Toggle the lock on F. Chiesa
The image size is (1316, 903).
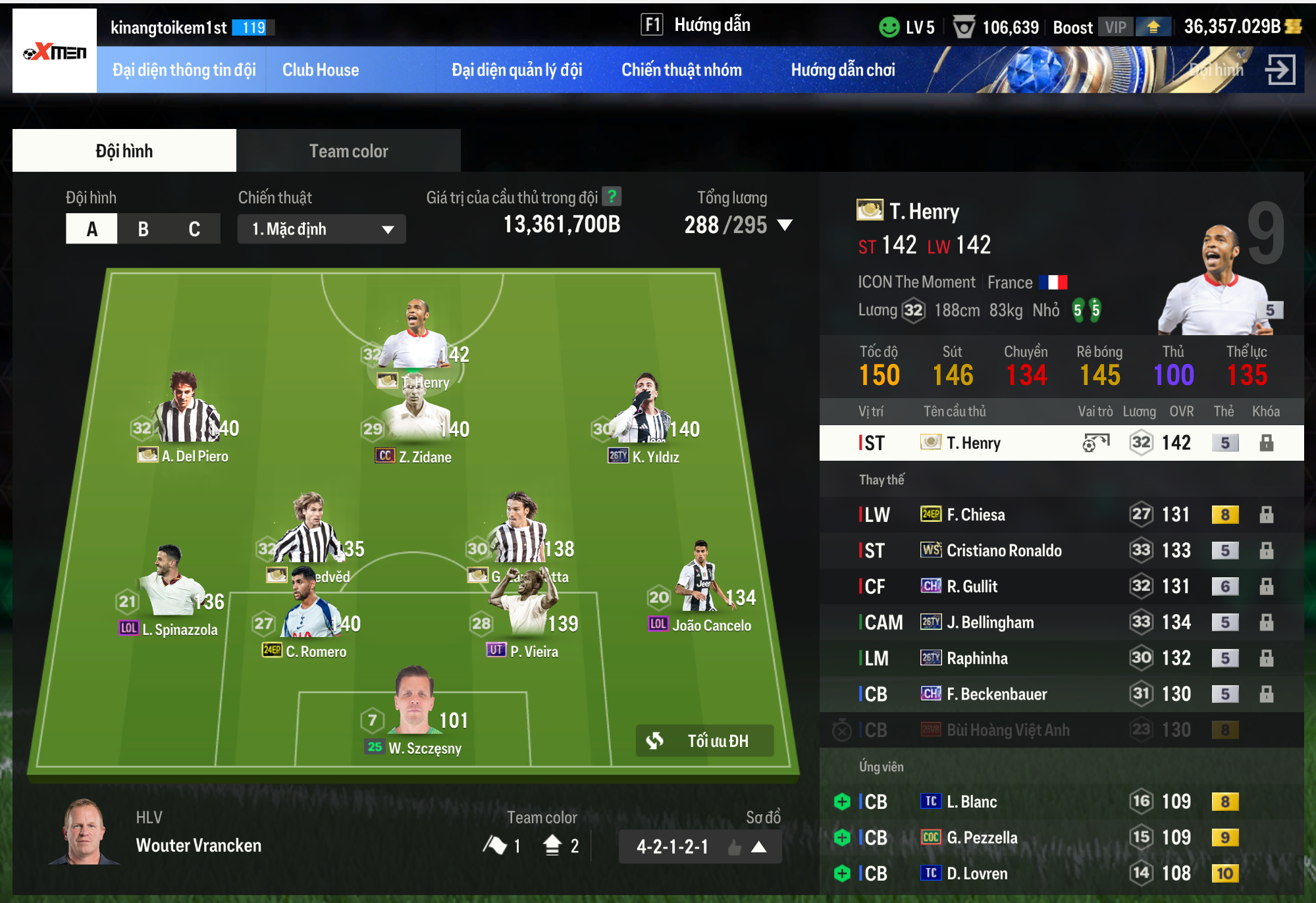tap(1266, 515)
